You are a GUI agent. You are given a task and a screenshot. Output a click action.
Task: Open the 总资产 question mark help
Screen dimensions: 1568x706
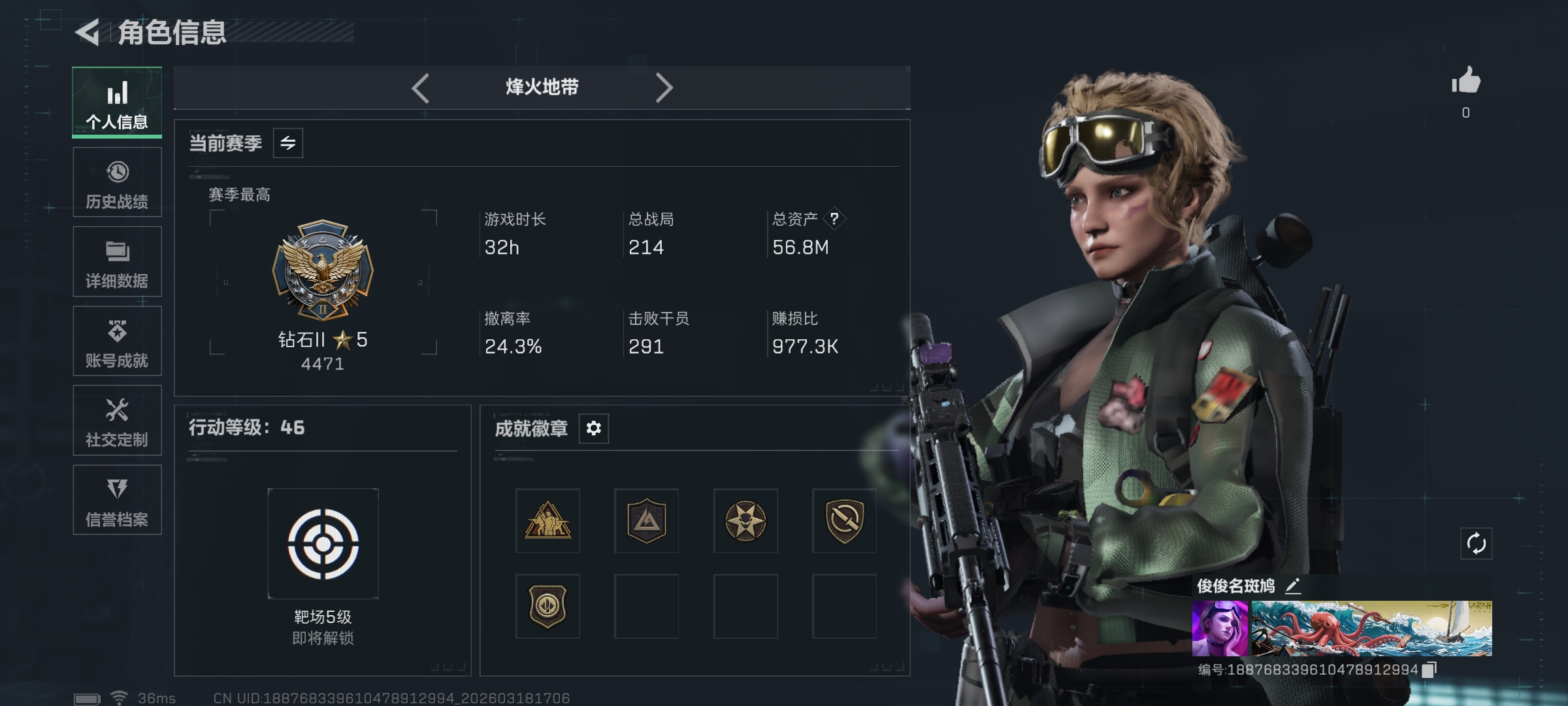pos(834,219)
